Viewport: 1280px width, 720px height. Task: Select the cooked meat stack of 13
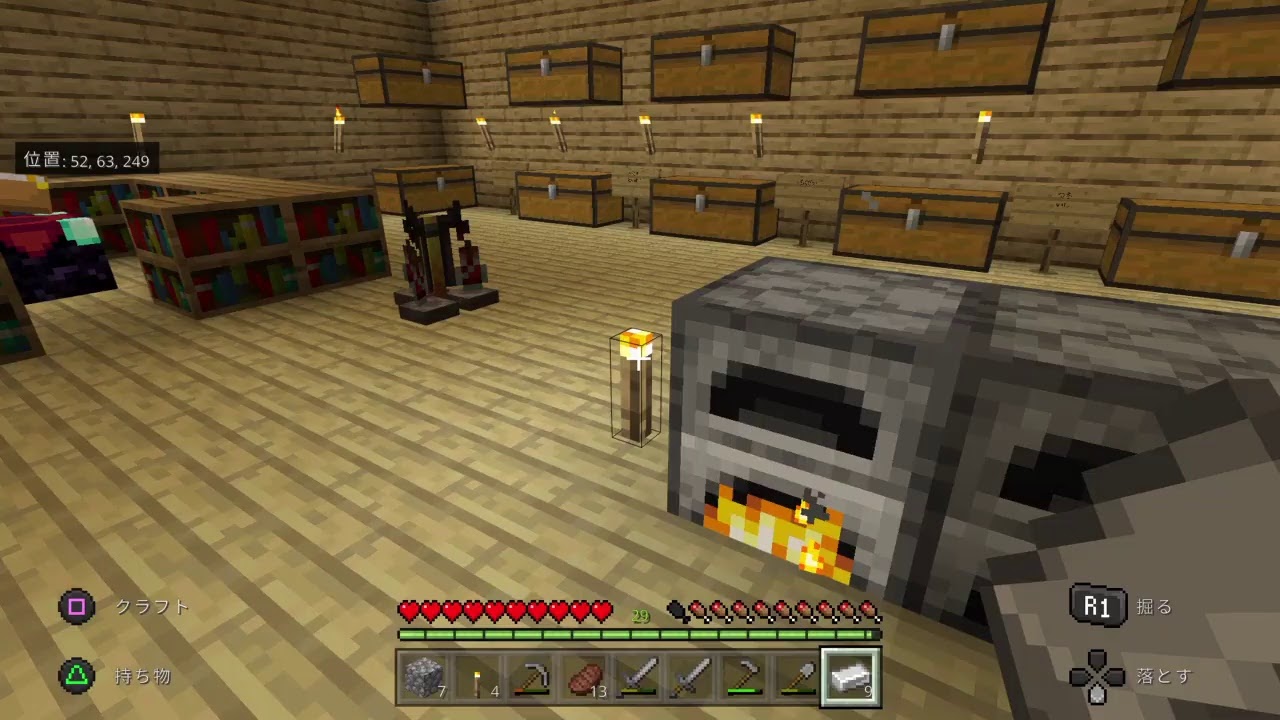coord(584,678)
